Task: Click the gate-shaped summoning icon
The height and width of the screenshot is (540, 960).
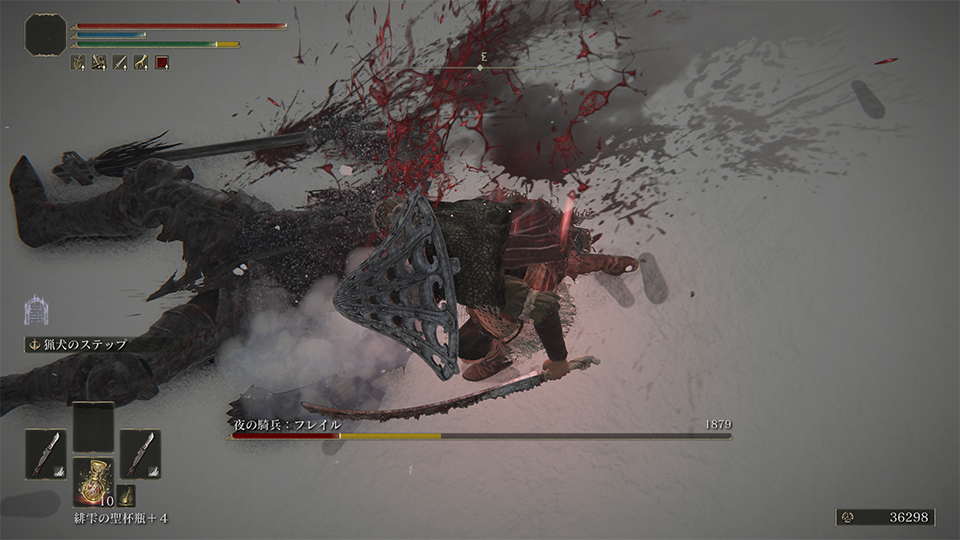Action: pos(37,308)
